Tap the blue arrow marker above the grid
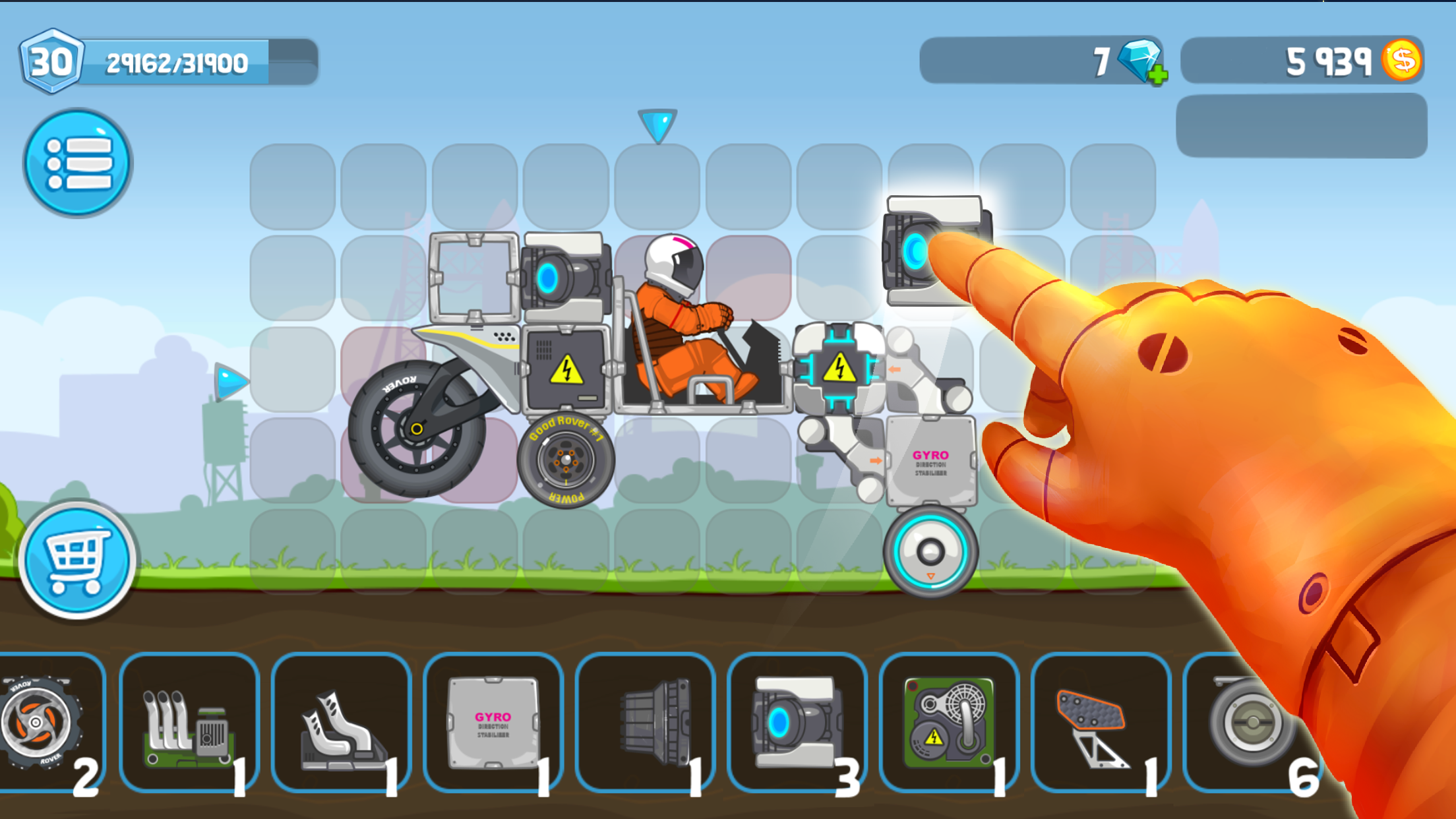 657,125
